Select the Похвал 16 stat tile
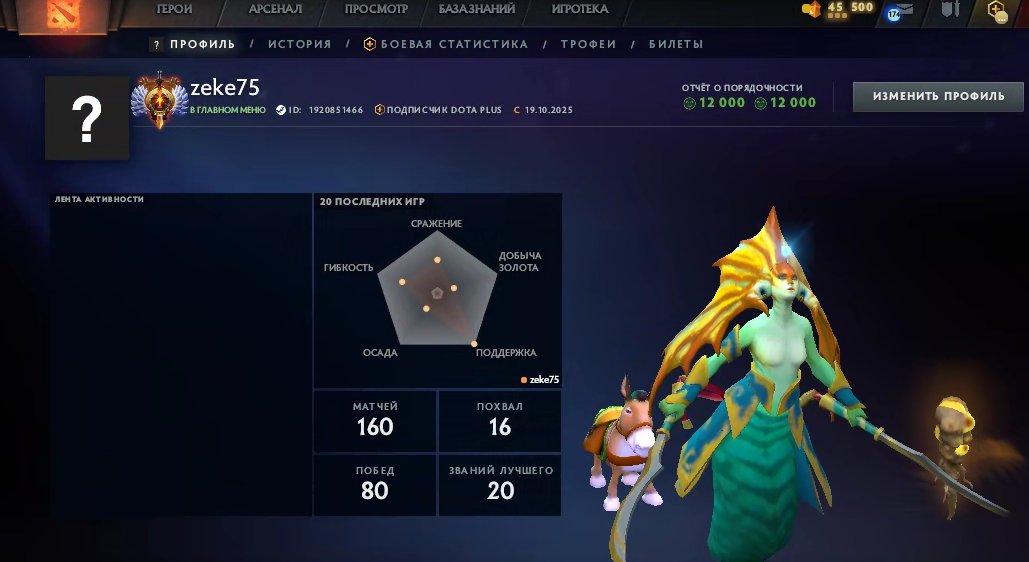Viewport: 1029px width, 562px height. point(500,420)
